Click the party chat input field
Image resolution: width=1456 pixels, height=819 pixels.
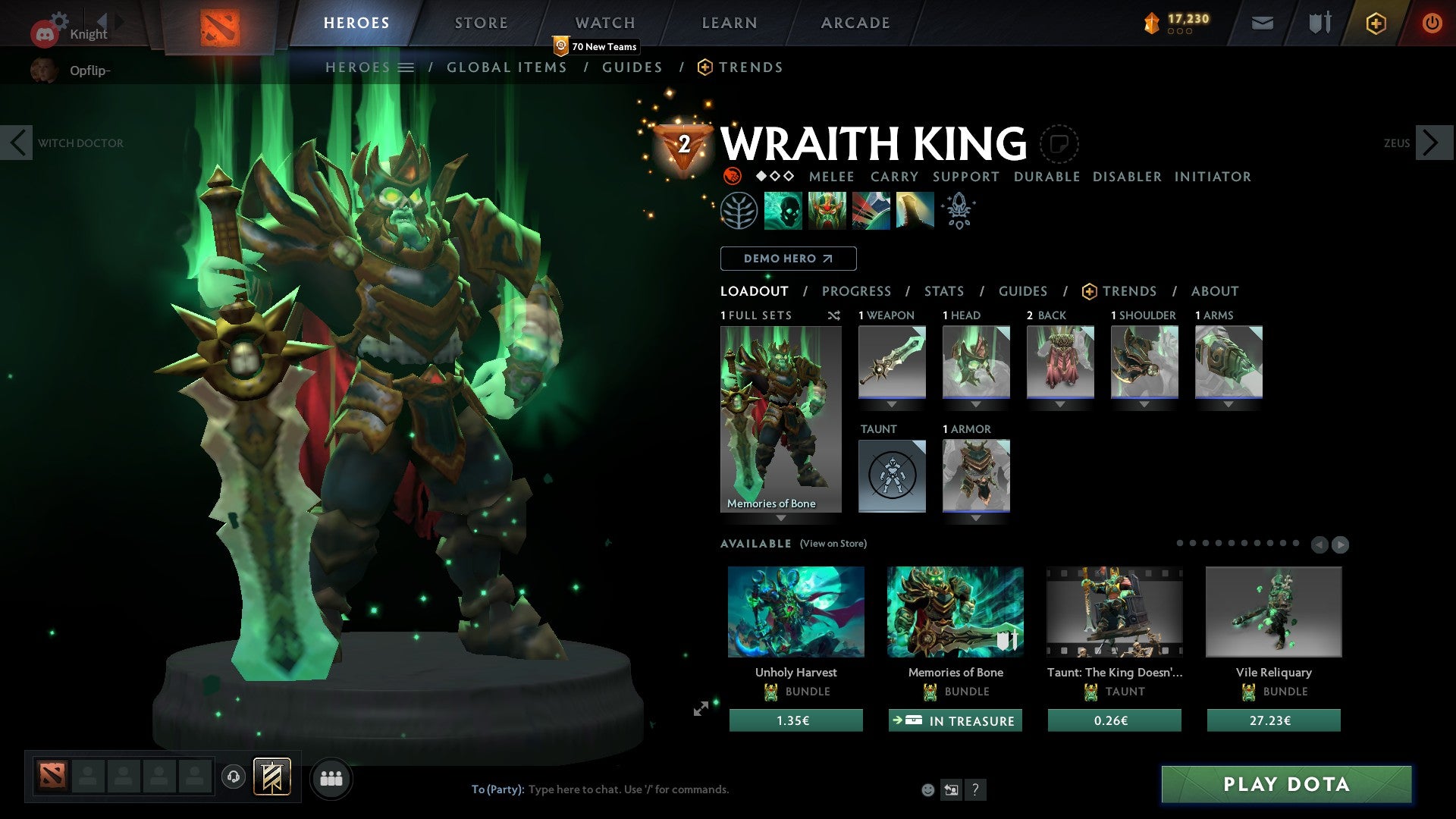pos(629,789)
